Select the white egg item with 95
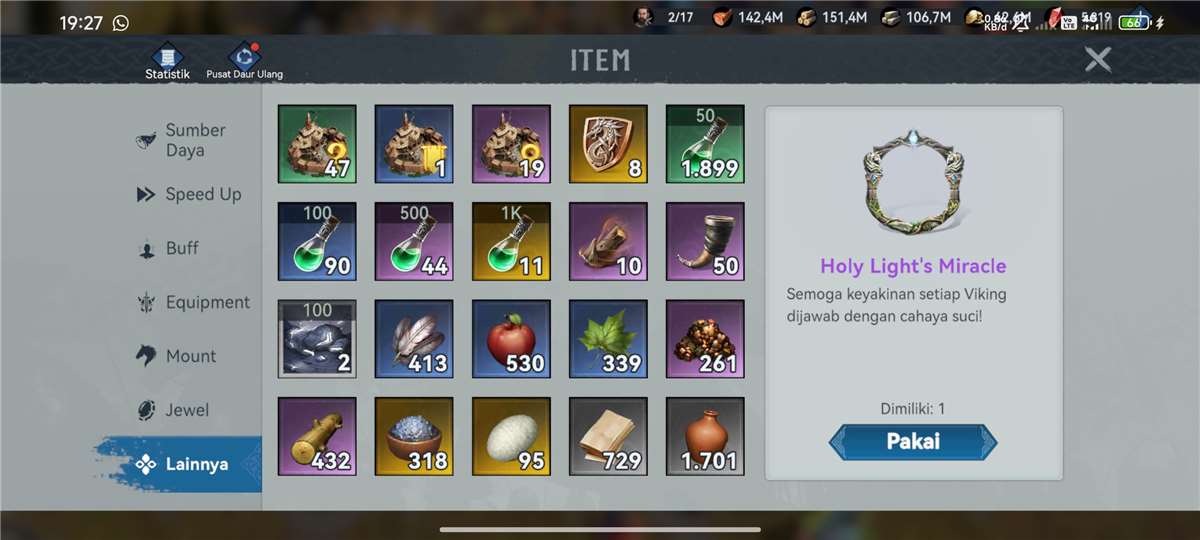 (511, 436)
